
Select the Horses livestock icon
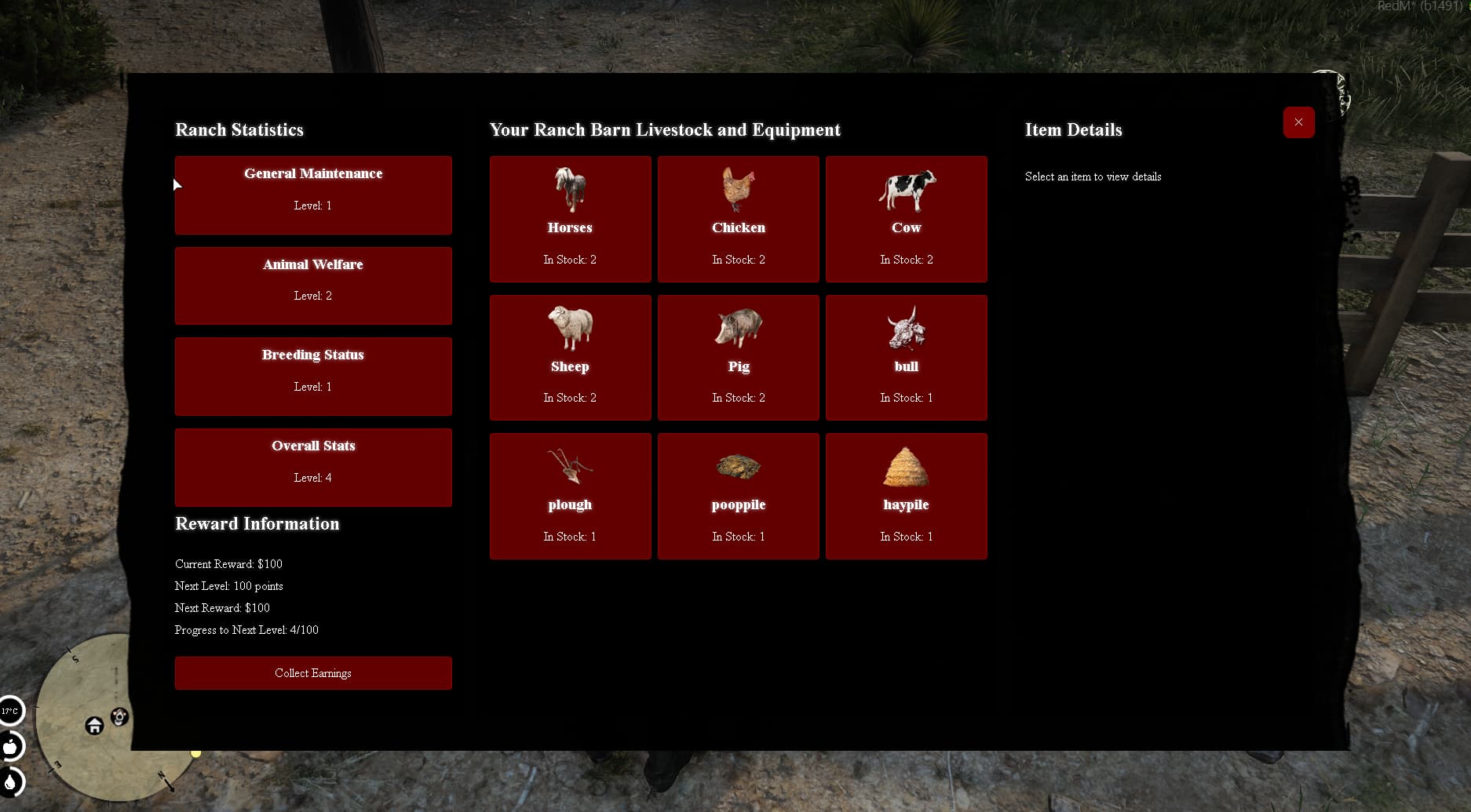570,219
